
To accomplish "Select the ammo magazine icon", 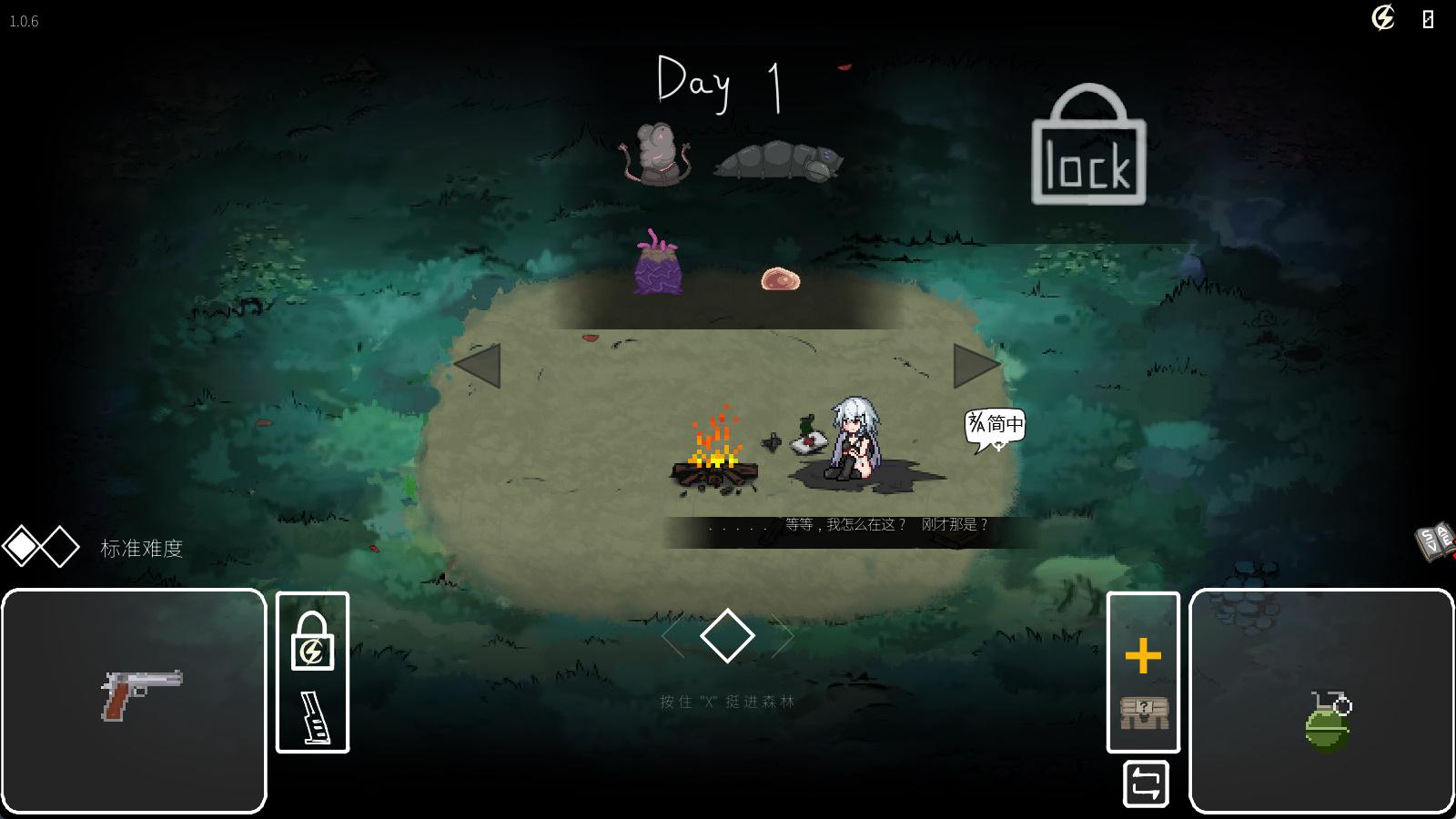I will click(312, 716).
